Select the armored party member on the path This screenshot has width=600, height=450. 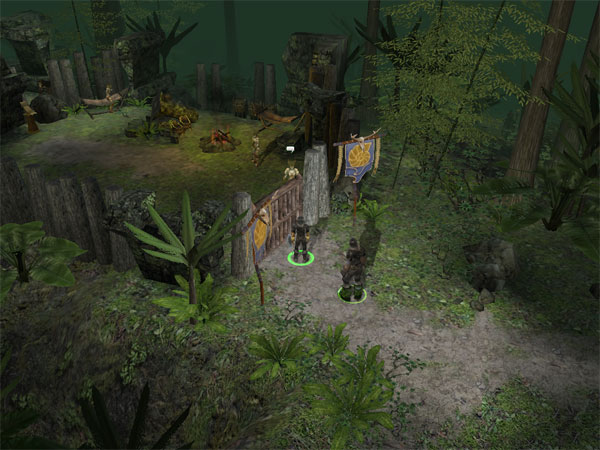(x=352, y=270)
